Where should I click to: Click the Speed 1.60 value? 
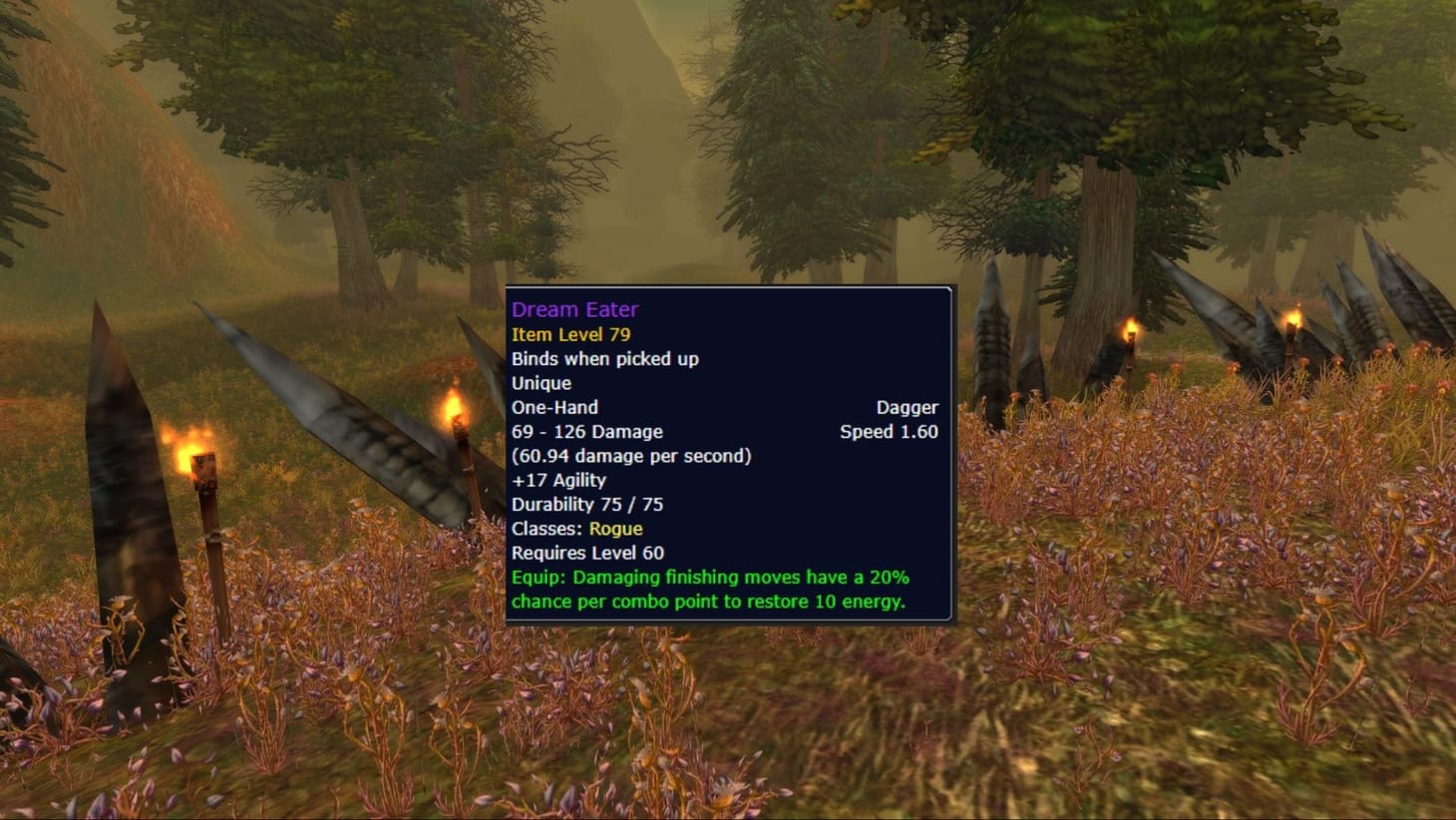click(x=888, y=432)
